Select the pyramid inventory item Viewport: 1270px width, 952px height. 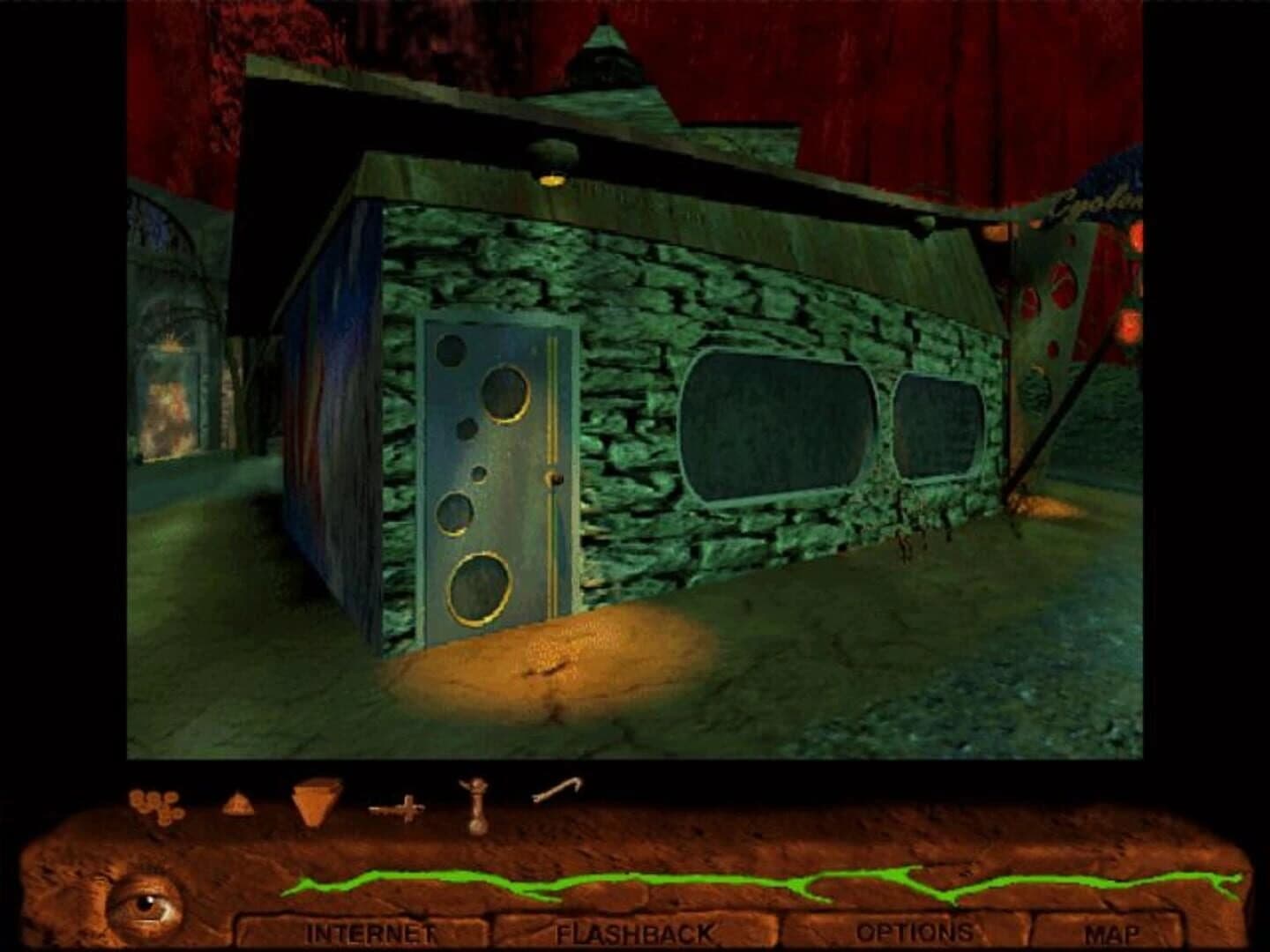click(x=239, y=805)
